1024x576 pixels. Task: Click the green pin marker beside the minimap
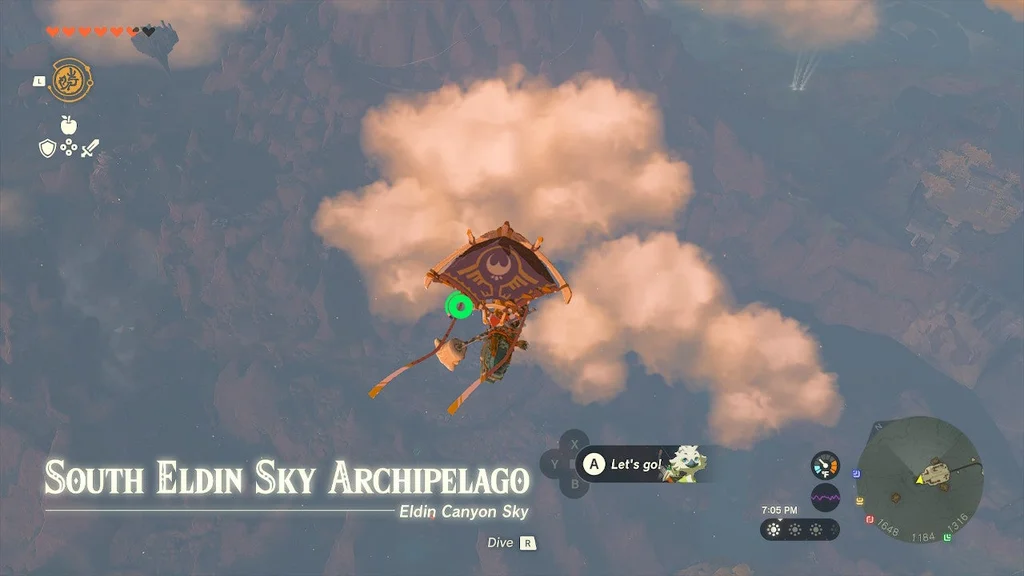pyautogui.click(x=946, y=537)
